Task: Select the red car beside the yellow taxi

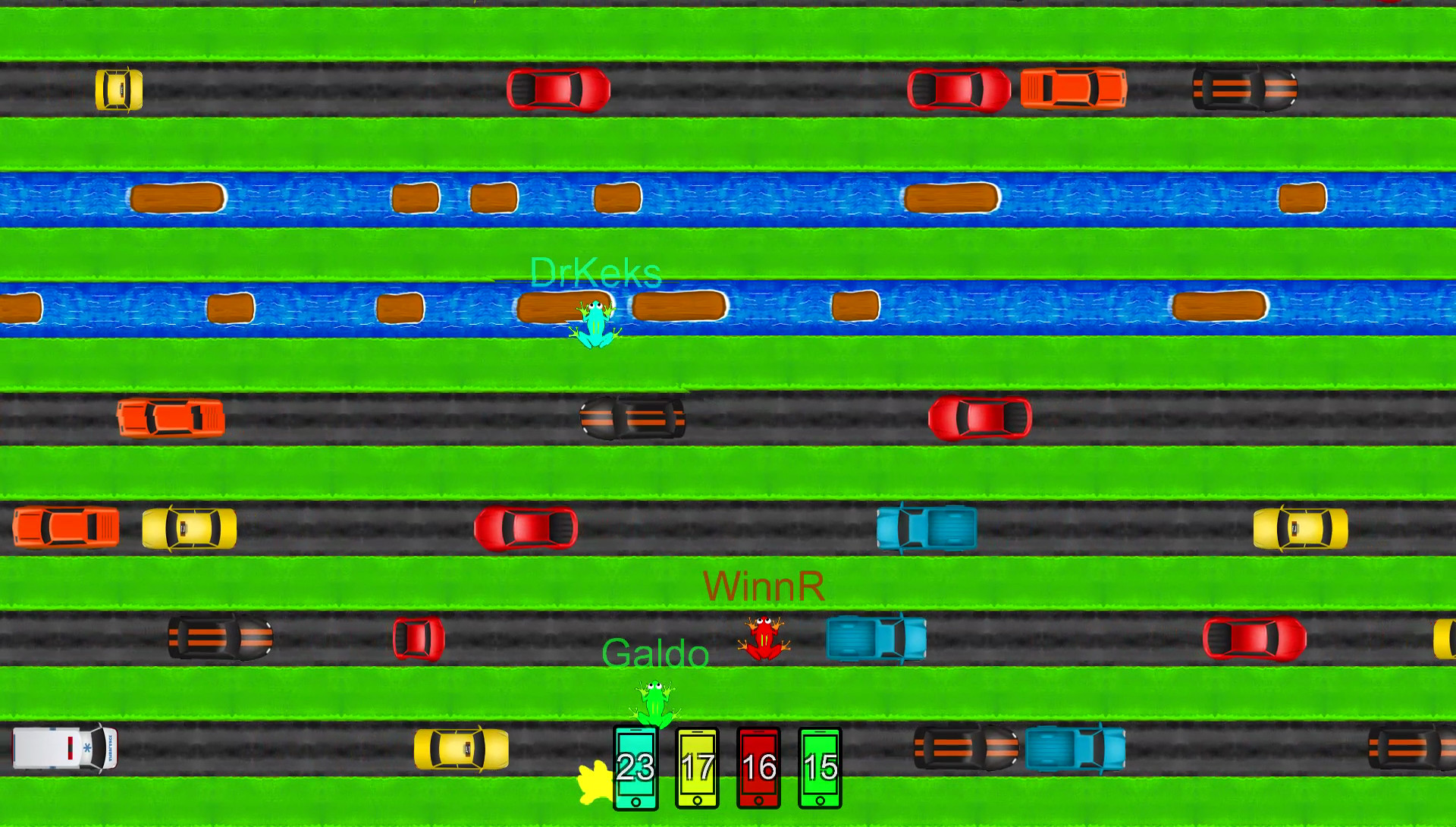Action: coord(527,529)
